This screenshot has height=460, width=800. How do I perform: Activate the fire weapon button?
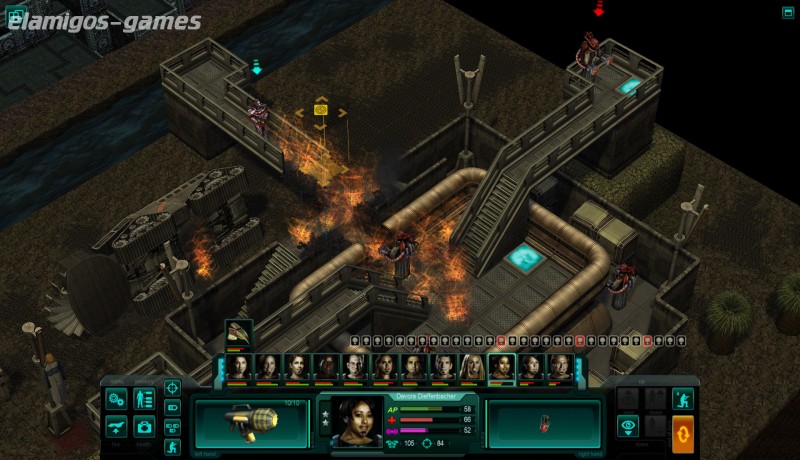pyautogui.click(x=116, y=426)
